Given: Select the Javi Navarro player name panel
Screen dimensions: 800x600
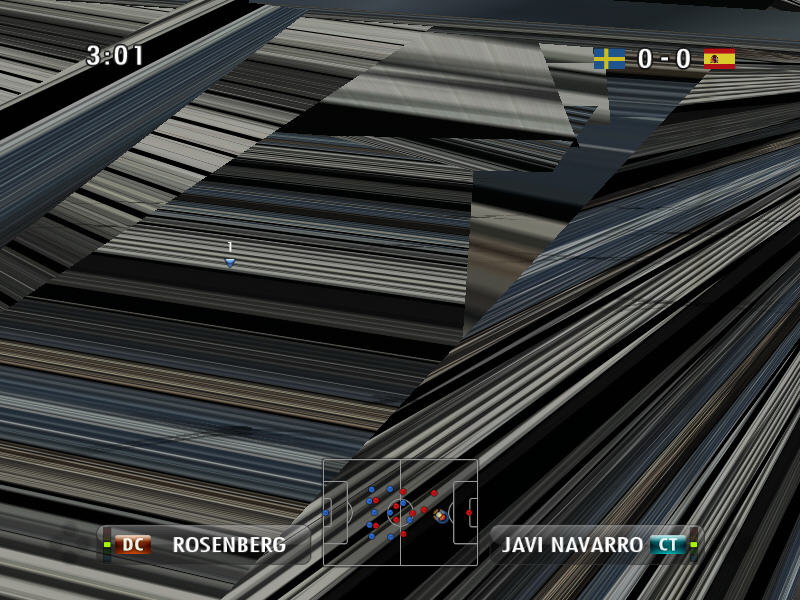Looking at the screenshot, I should pyautogui.click(x=594, y=545).
